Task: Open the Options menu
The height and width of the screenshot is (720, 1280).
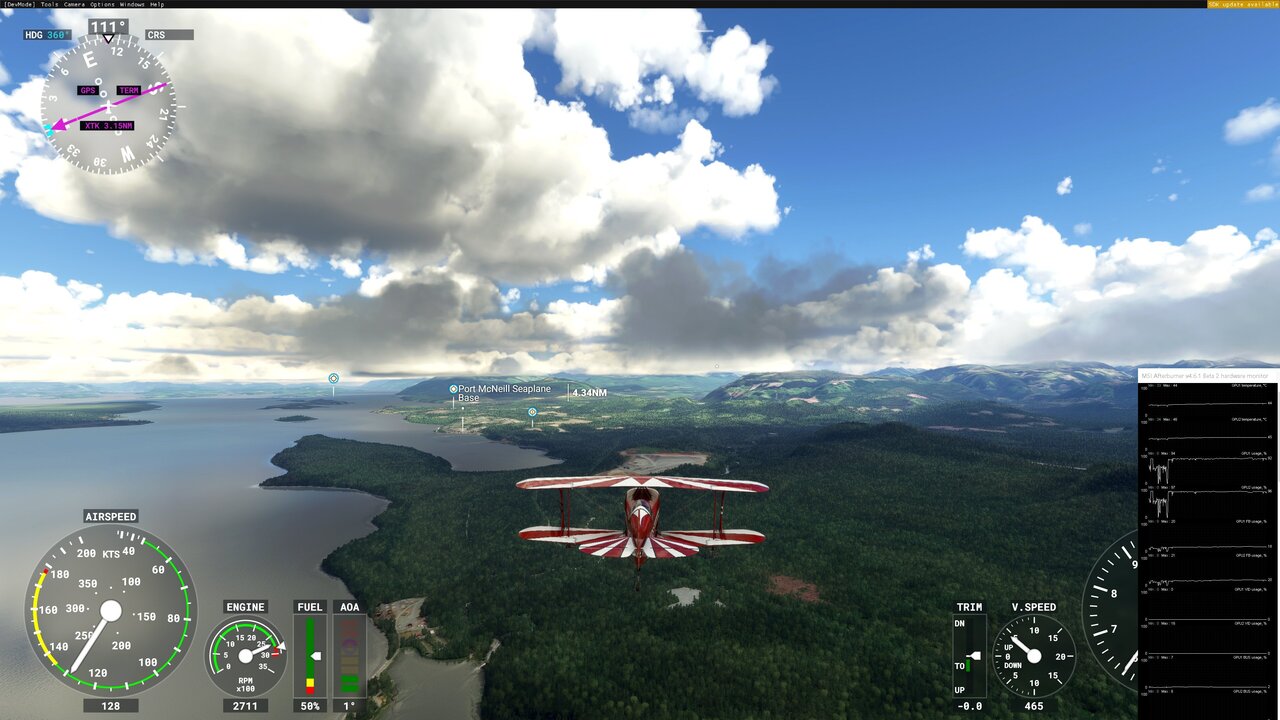Action: (x=102, y=4)
